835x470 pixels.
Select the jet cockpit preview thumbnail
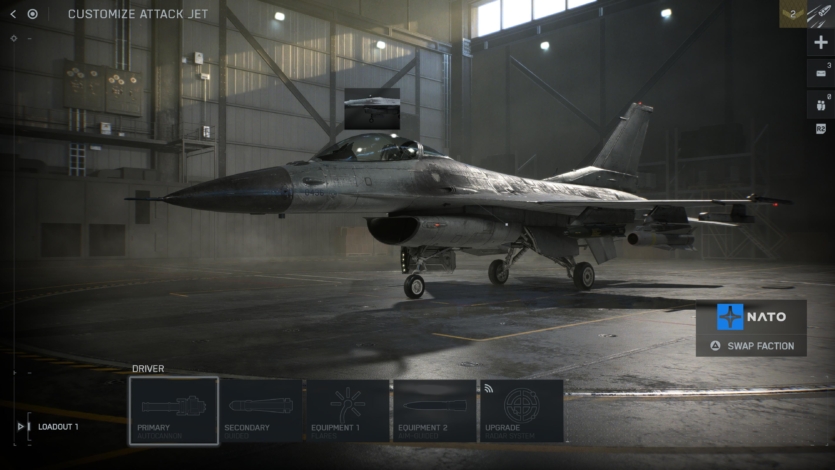[372, 108]
